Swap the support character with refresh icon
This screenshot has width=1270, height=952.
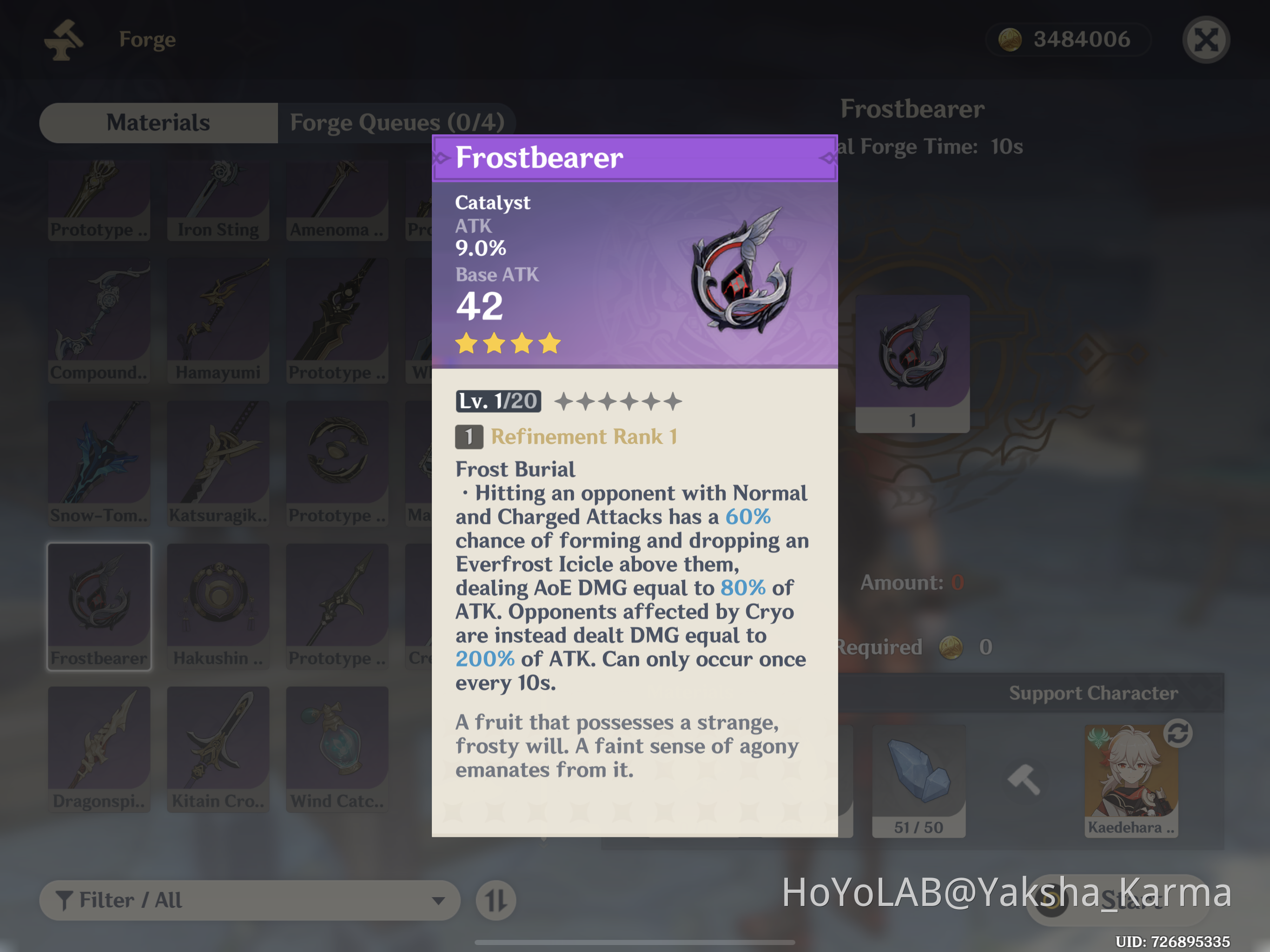click(1178, 735)
